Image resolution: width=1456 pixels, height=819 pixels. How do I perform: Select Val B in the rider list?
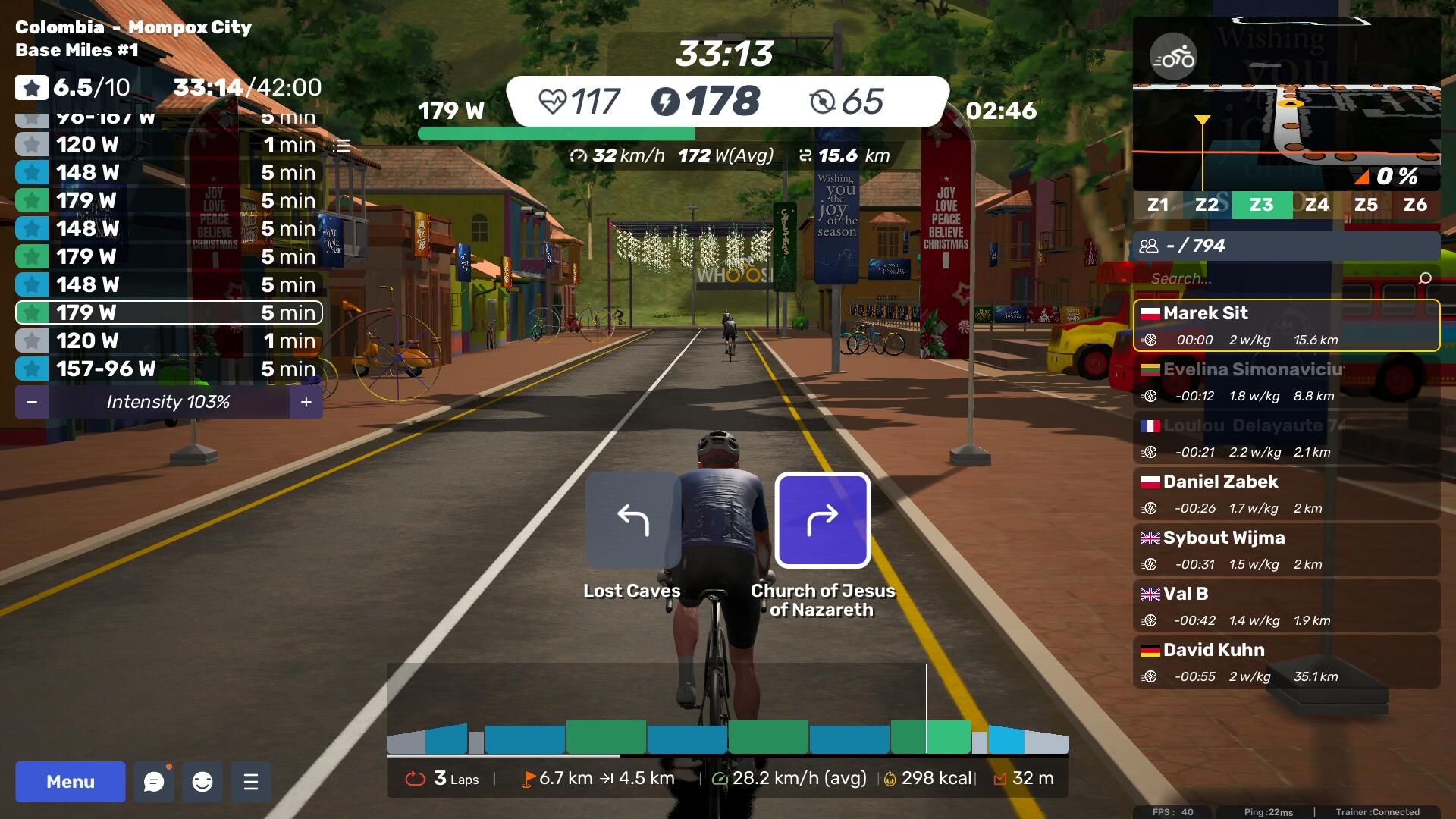click(1286, 607)
